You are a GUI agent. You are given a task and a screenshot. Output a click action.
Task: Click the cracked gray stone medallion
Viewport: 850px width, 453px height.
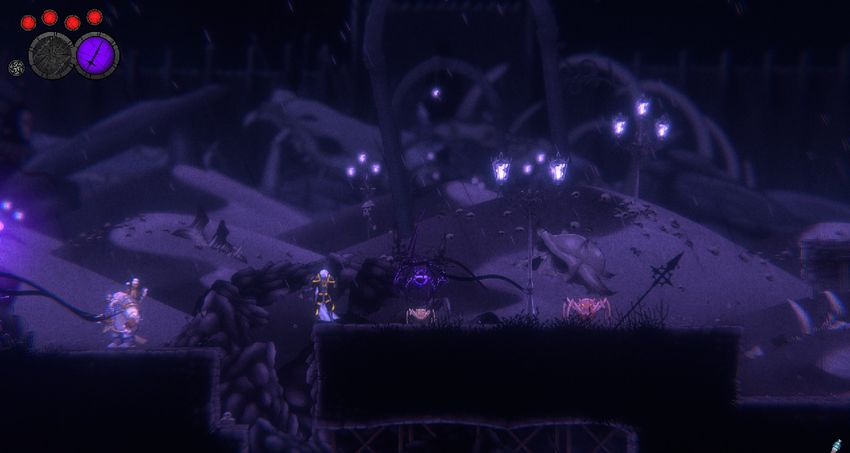(x=51, y=54)
